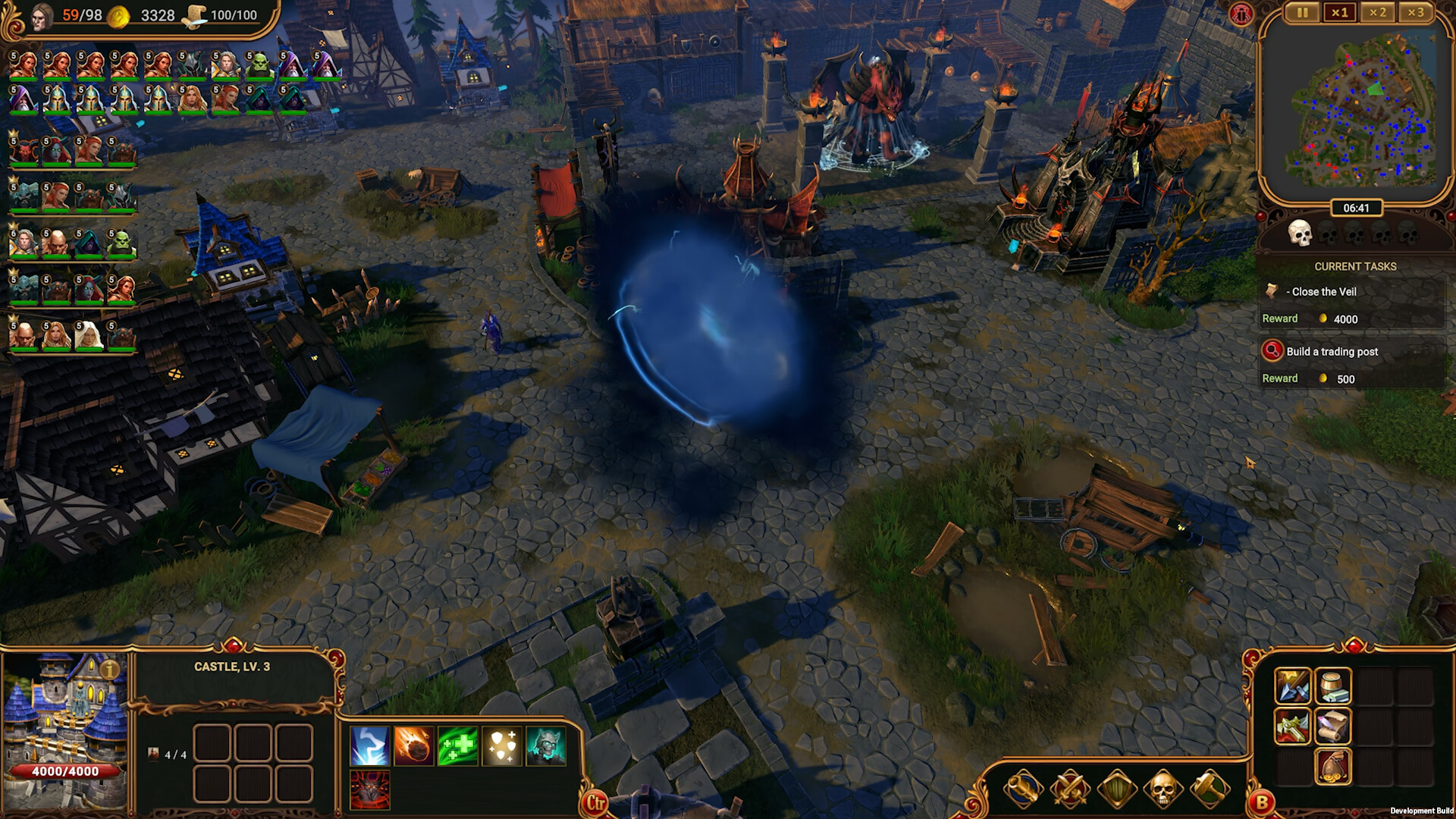
Task: Open the red bug report icon
Action: tap(1241, 14)
